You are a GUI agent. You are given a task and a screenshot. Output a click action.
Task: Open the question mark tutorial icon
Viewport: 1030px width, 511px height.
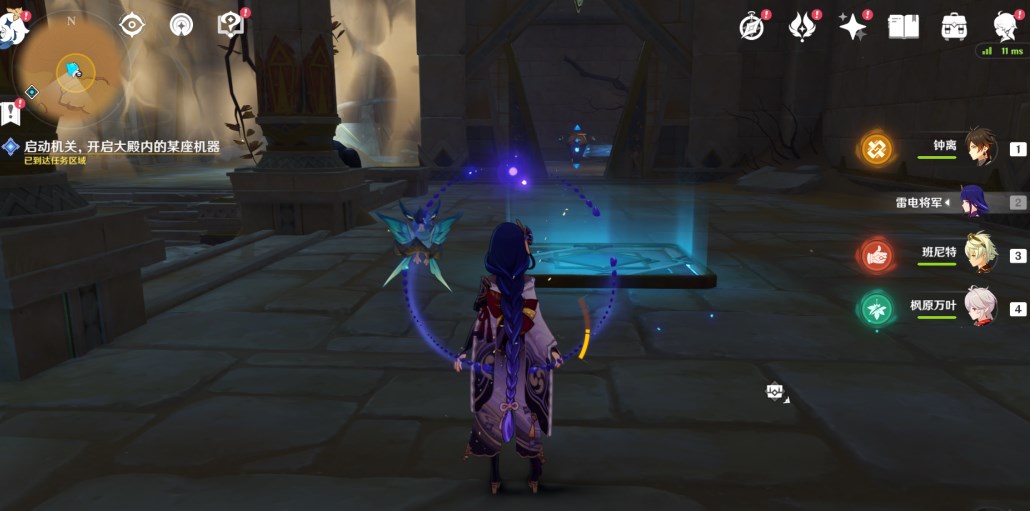click(x=231, y=24)
